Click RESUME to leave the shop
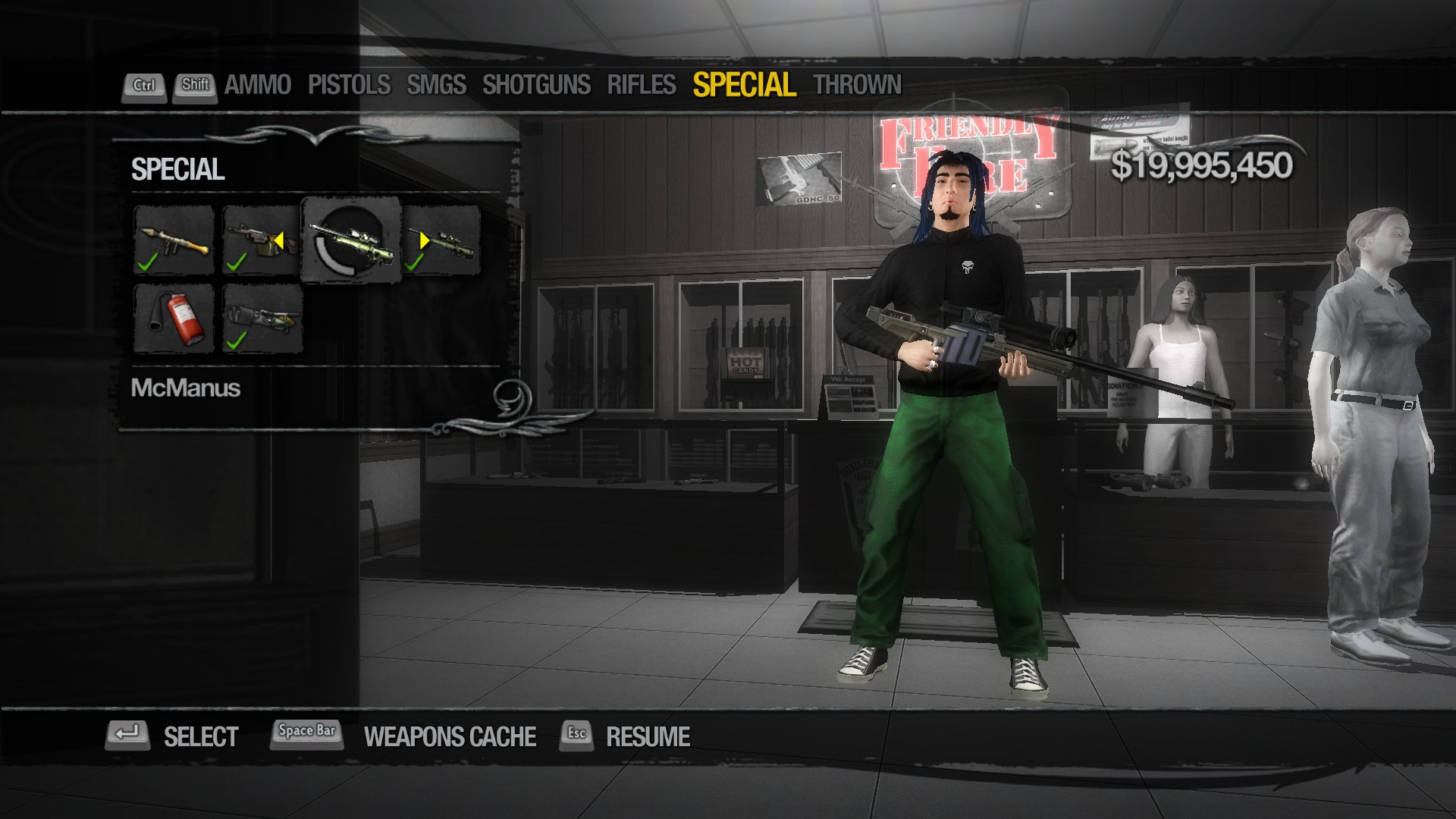This screenshot has width=1456, height=819. pyautogui.click(x=648, y=736)
